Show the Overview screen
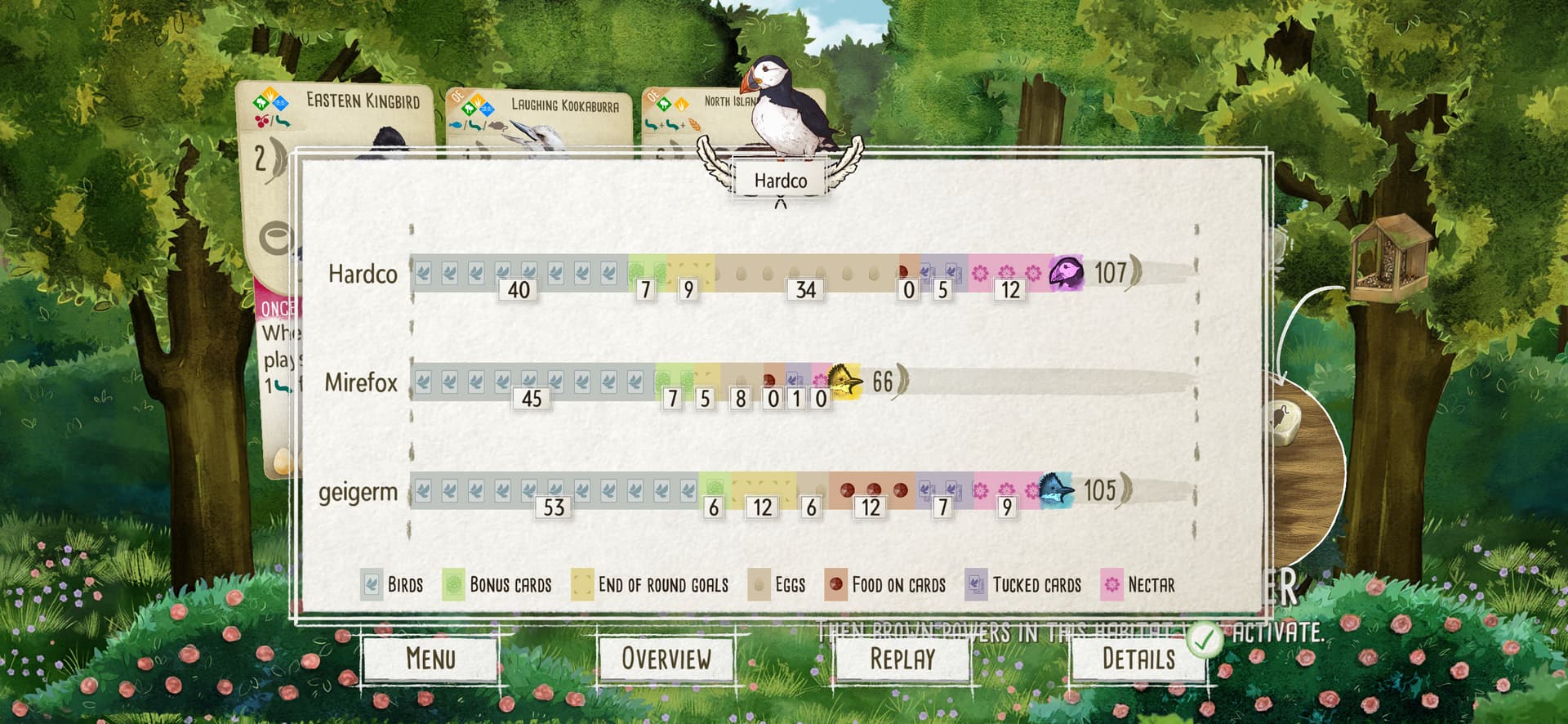Screen dimensions: 1568x724 tap(666, 658)
